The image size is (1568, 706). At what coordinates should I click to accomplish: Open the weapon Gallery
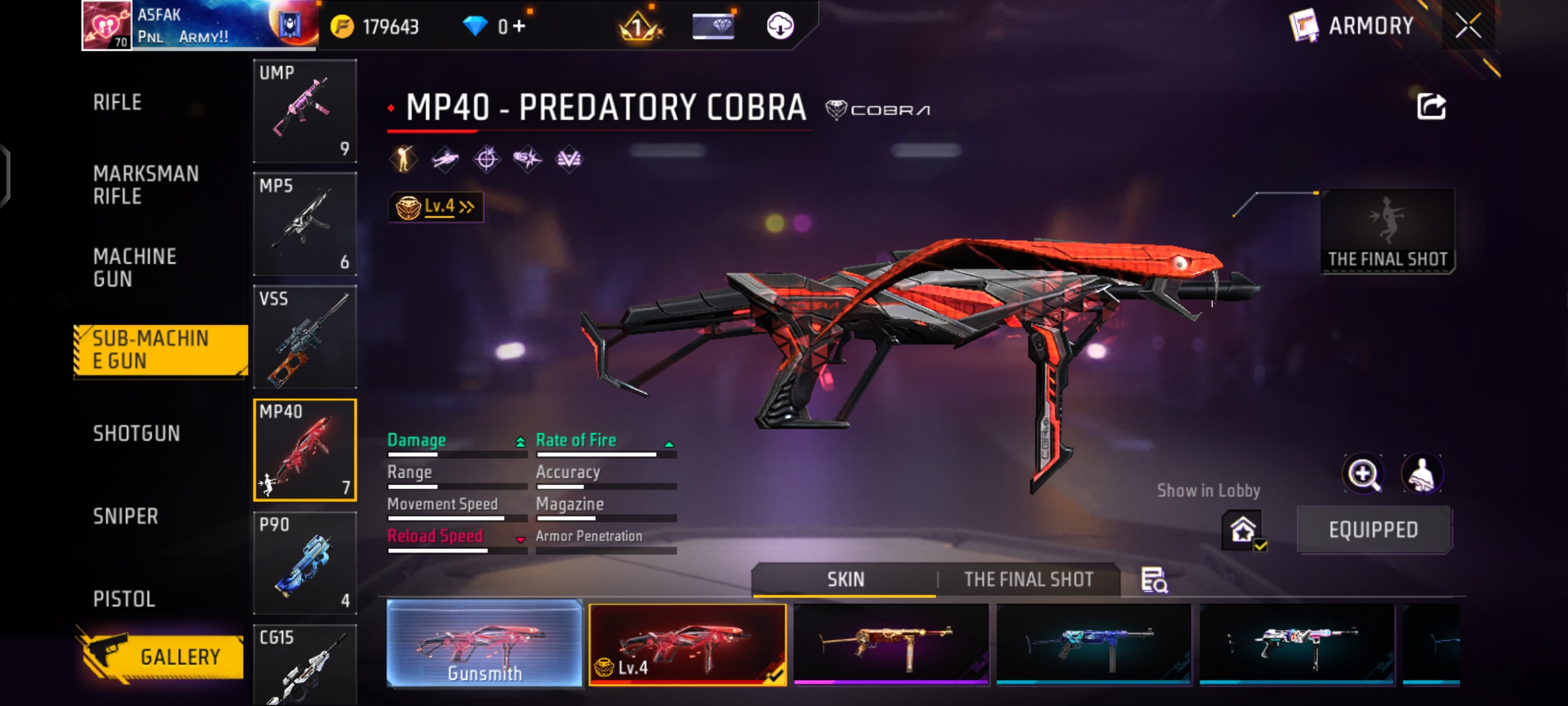tap(163, 656)
